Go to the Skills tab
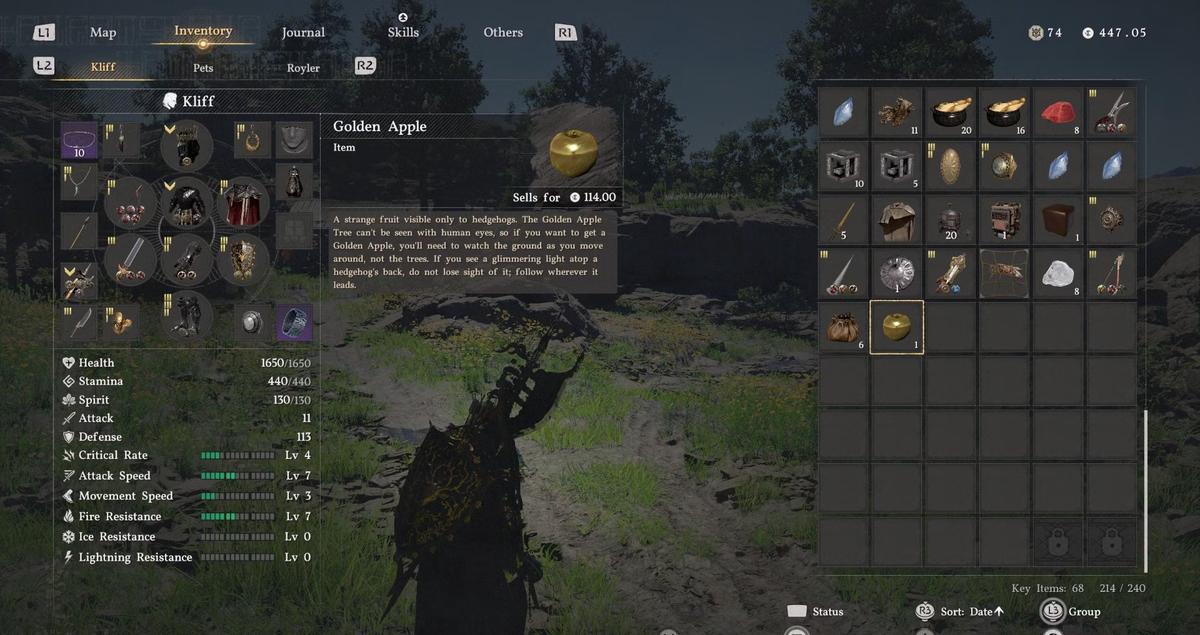 point(403,32)
